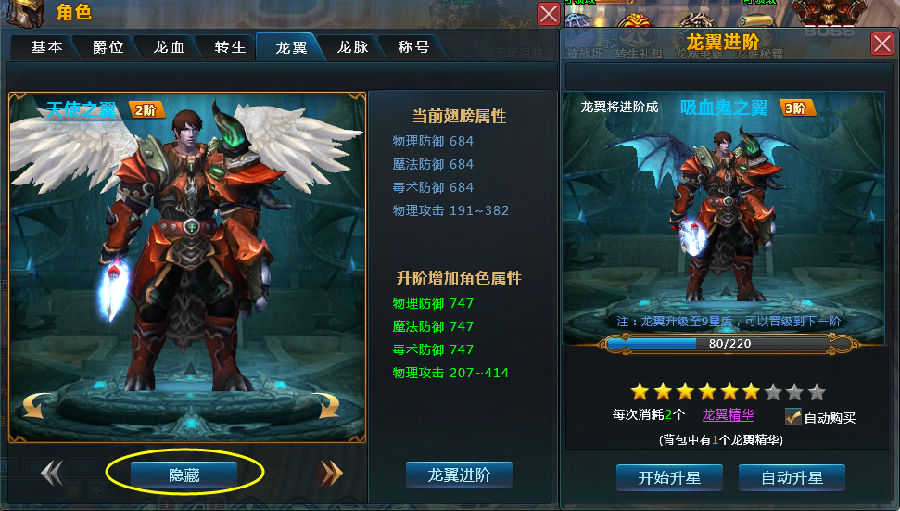Open wing advancement with 龙翼进阶 button
Screen dimensions: 900x511
coord(459,475)
